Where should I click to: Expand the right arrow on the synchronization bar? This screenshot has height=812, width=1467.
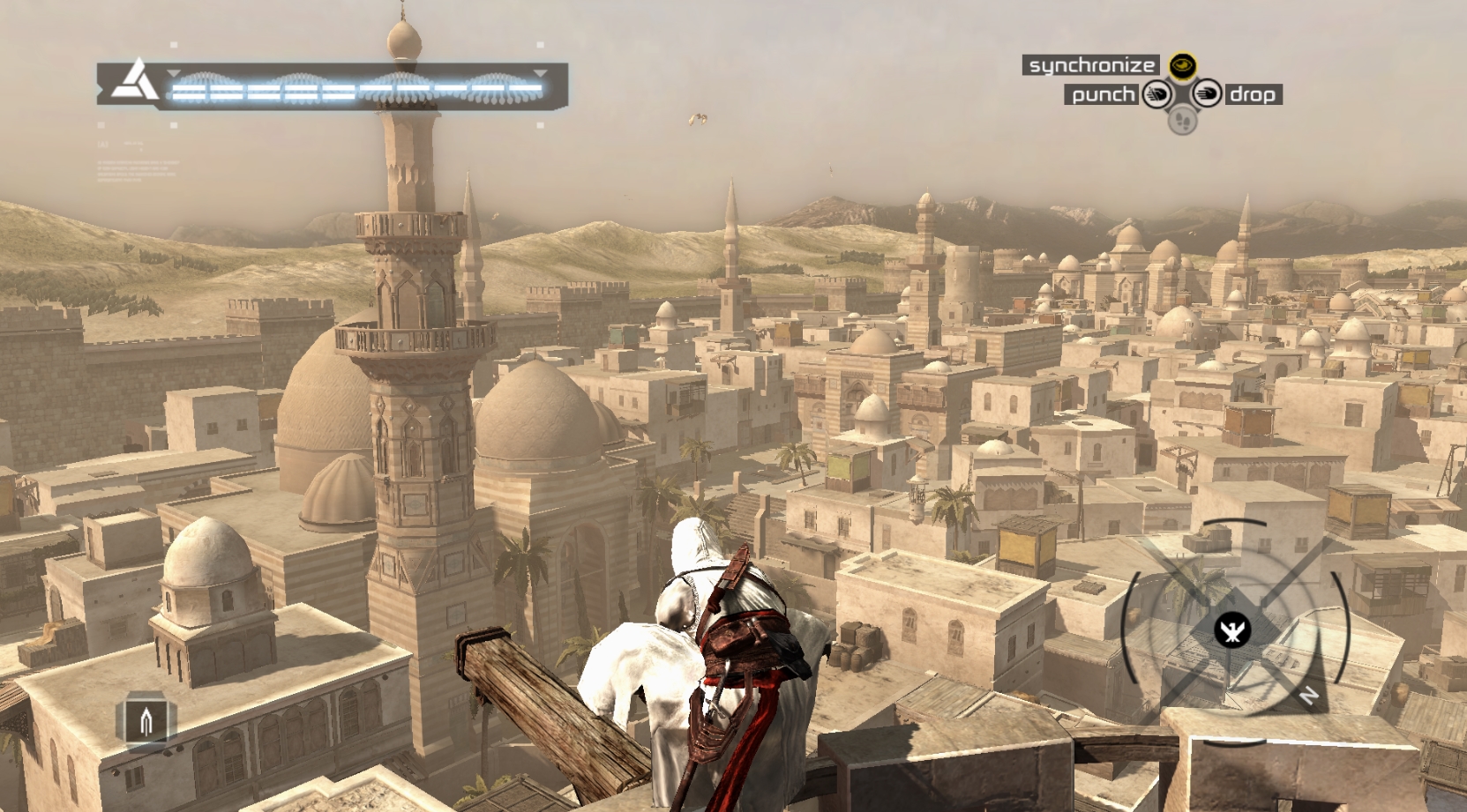[539, 73]
